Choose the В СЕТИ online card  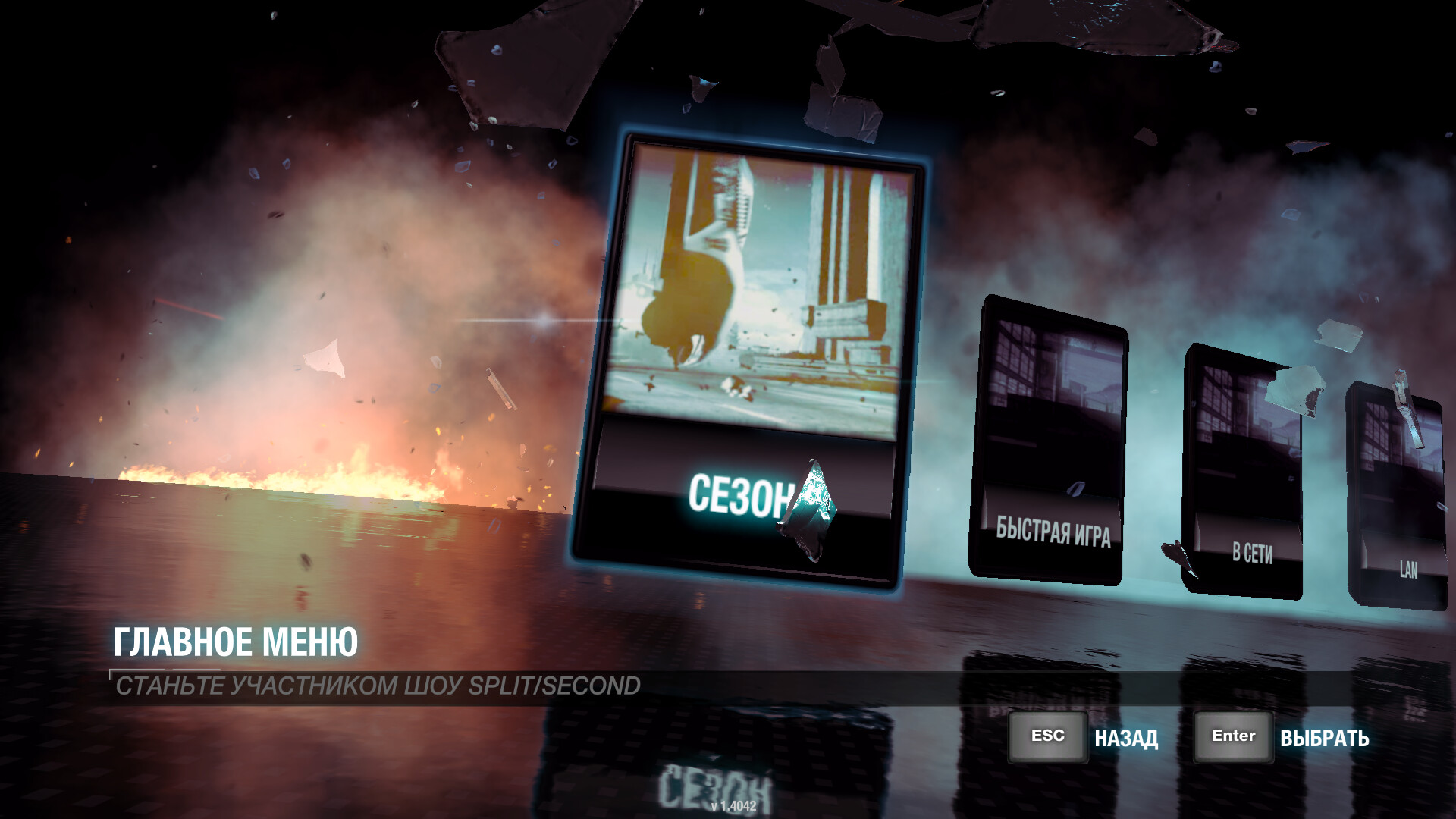tap(1244, 470)
